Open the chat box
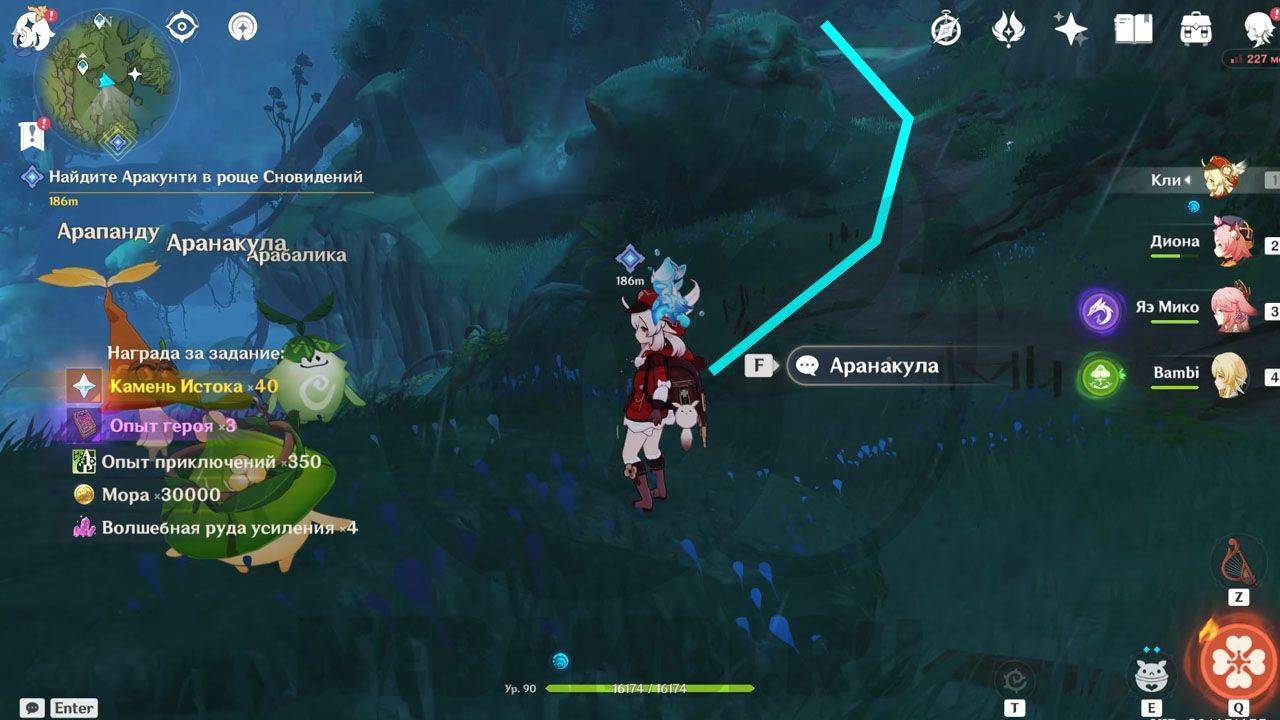The width and height of the screenshot is (1280, 720). point(33,708)
